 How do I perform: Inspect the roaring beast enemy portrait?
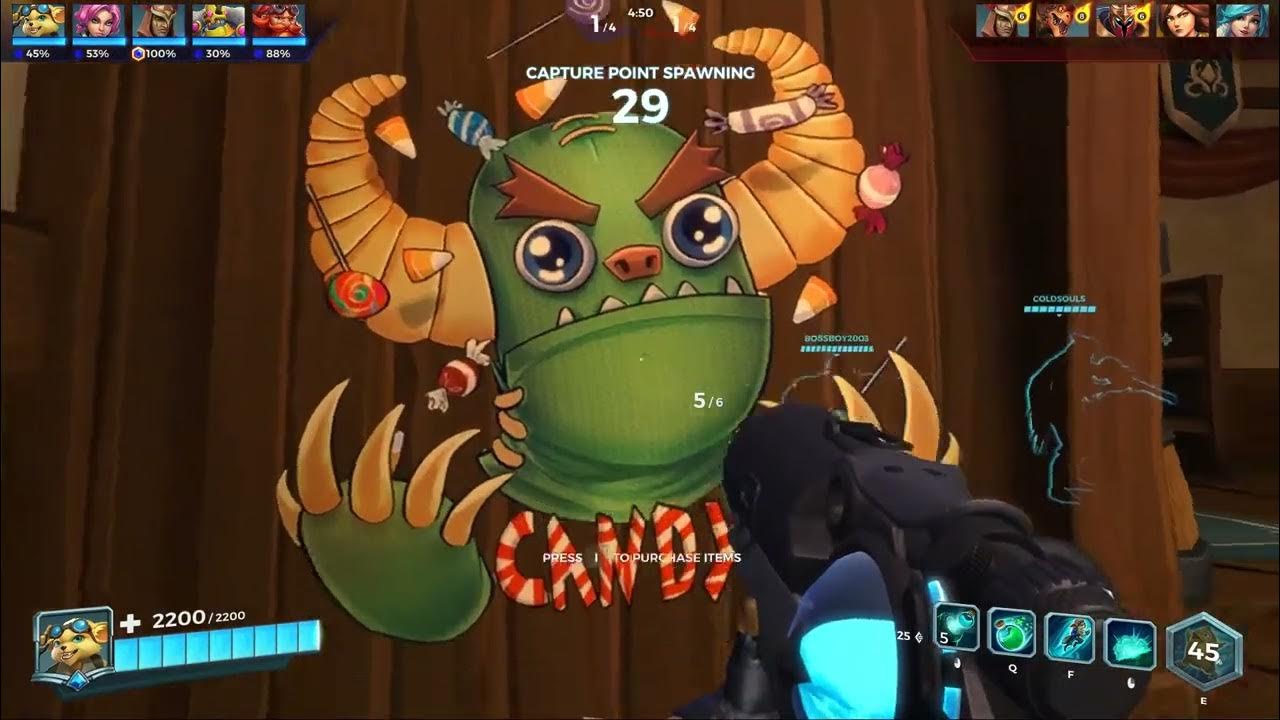point(1062,20)
